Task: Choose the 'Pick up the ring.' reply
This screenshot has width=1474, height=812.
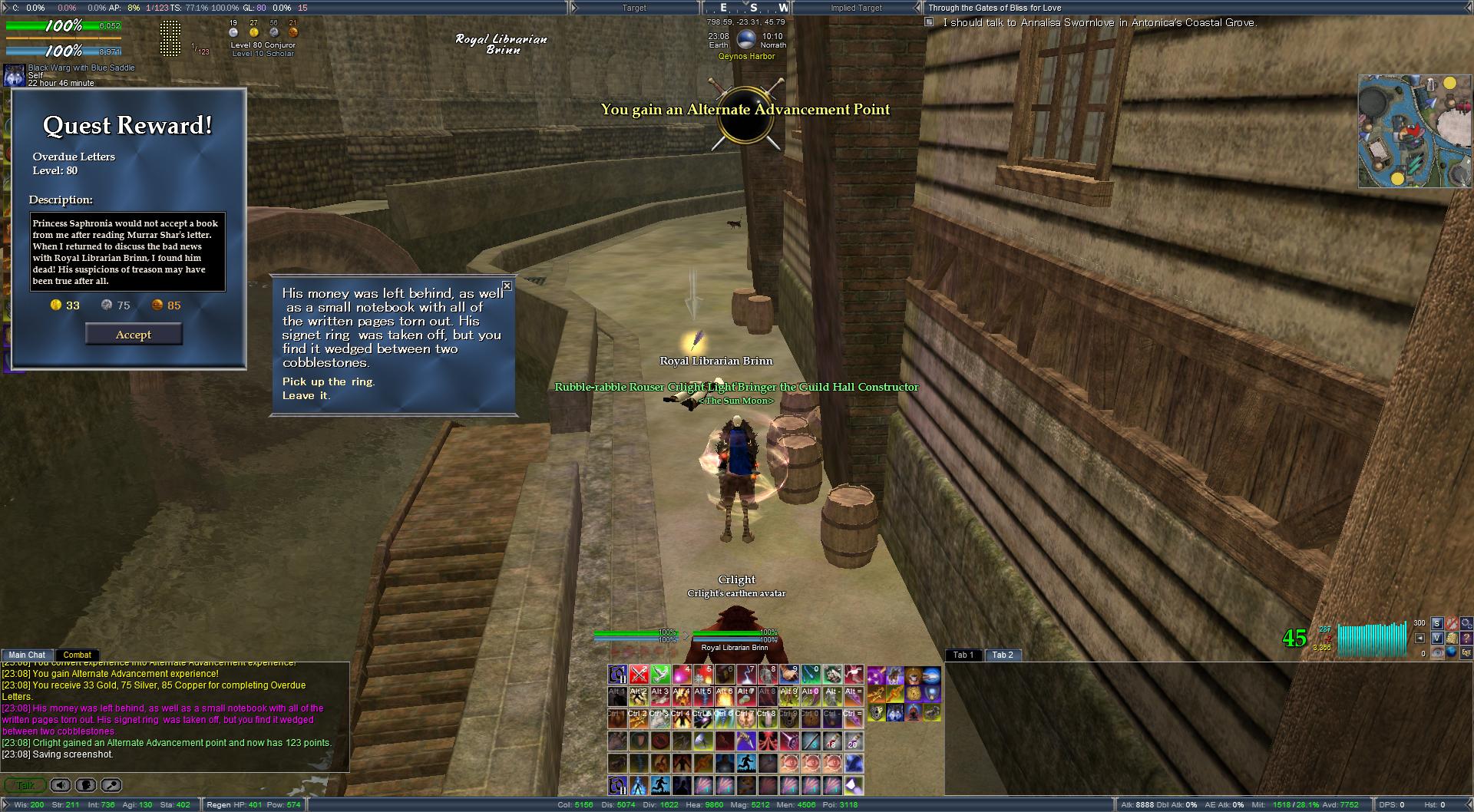Action: tap(329, 381)
